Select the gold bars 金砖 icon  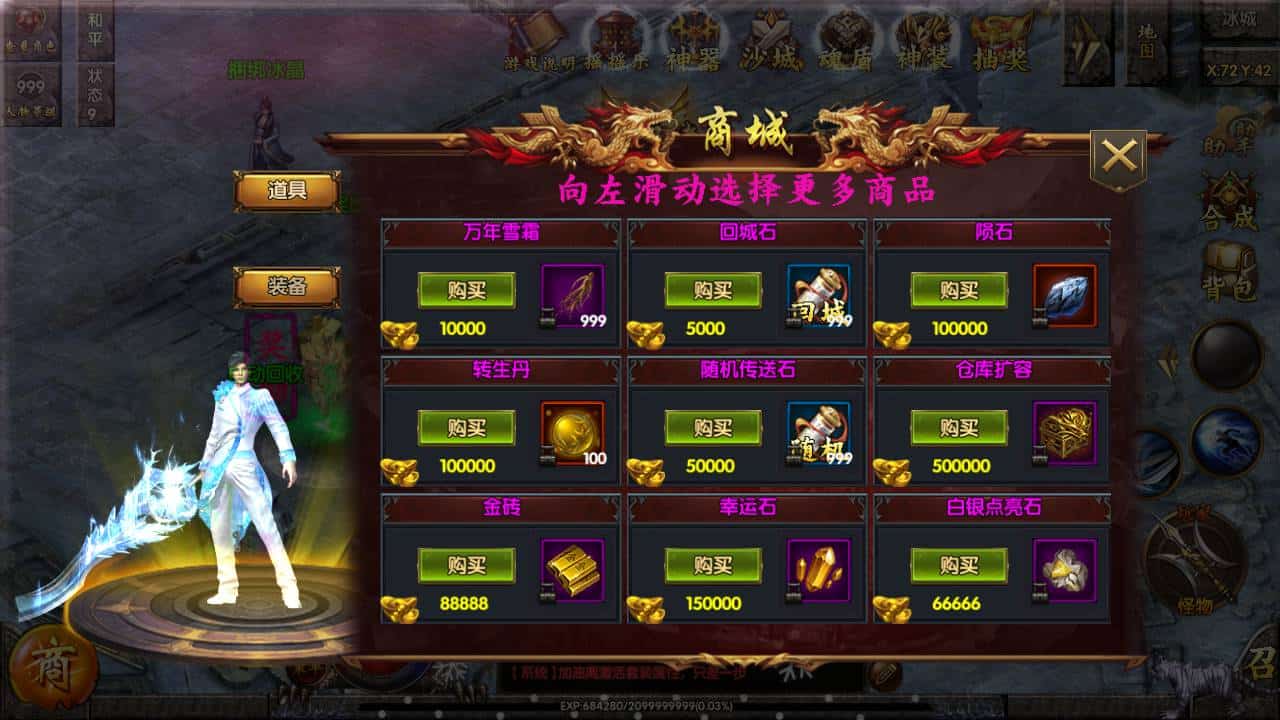pyautogui.click(x=572, y=570)
